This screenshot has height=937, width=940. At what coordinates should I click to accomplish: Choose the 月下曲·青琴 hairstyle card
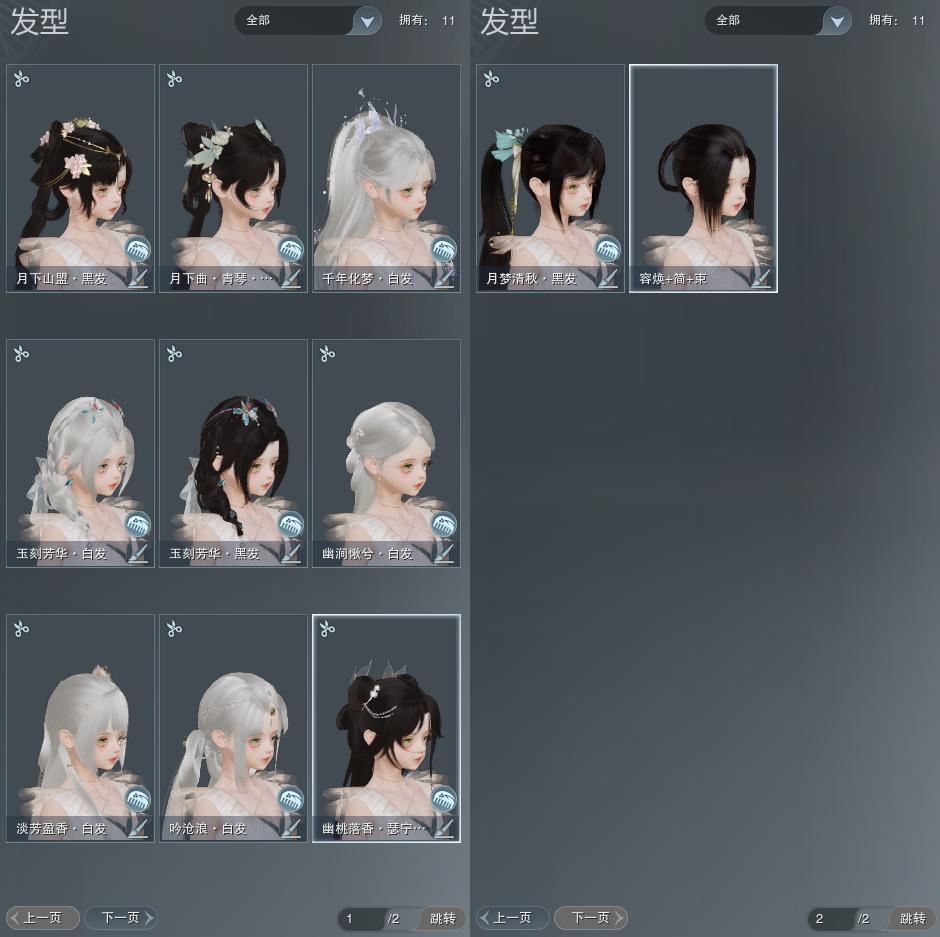(233, 170)
